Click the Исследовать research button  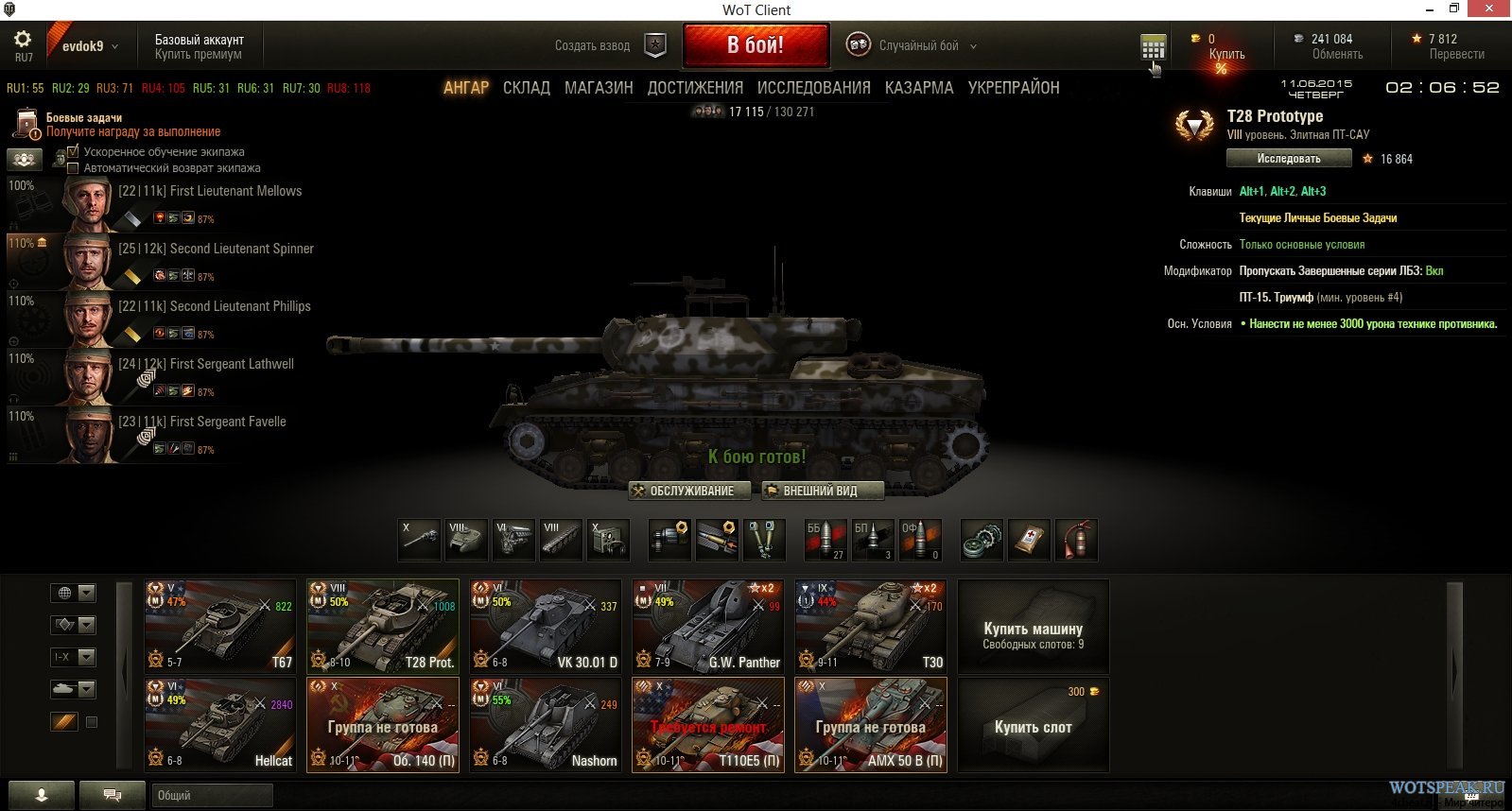click(1288, 159)
